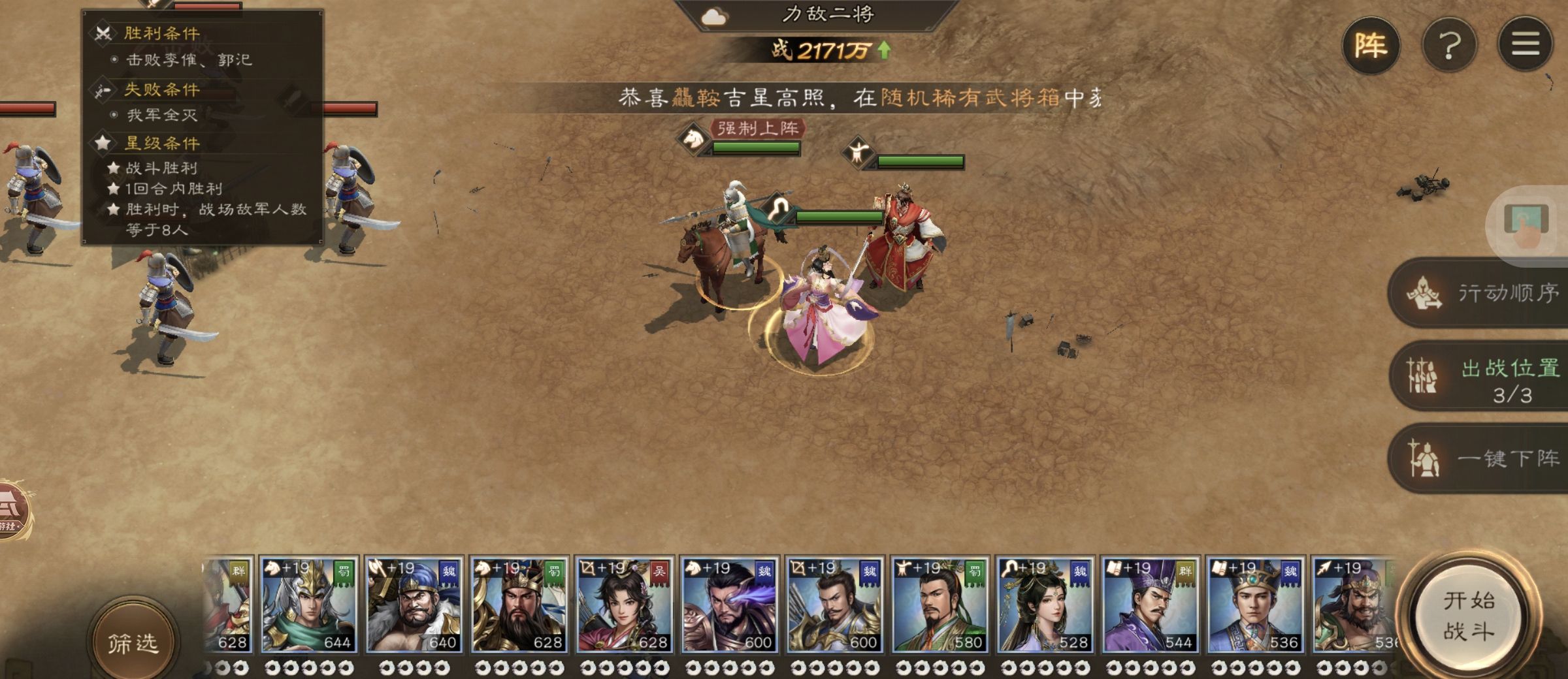Select the purple-robed hero card rated 544
The image size is (1568, 679).
point(1150,605)
